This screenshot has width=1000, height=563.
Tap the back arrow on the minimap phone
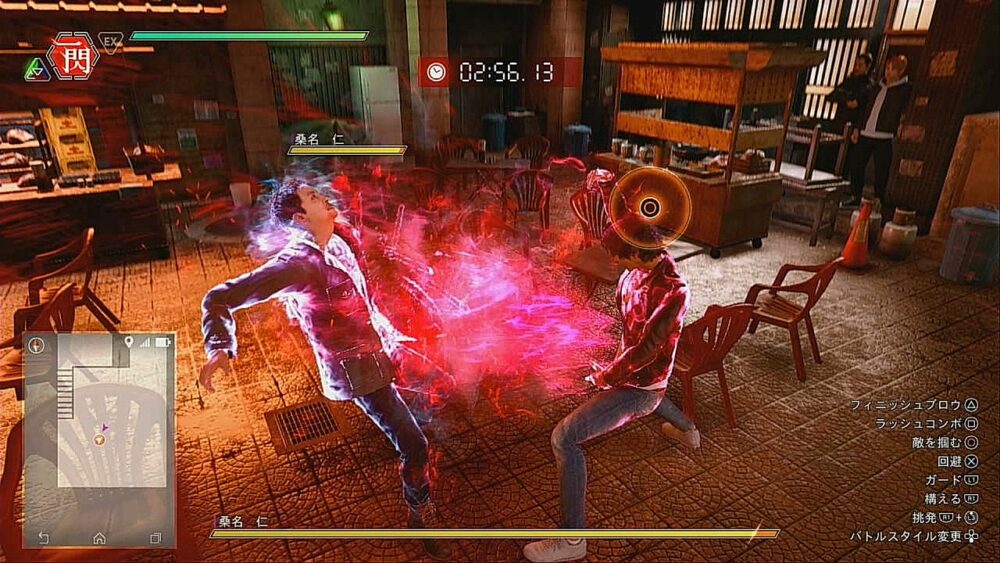(x=43, y=538)
